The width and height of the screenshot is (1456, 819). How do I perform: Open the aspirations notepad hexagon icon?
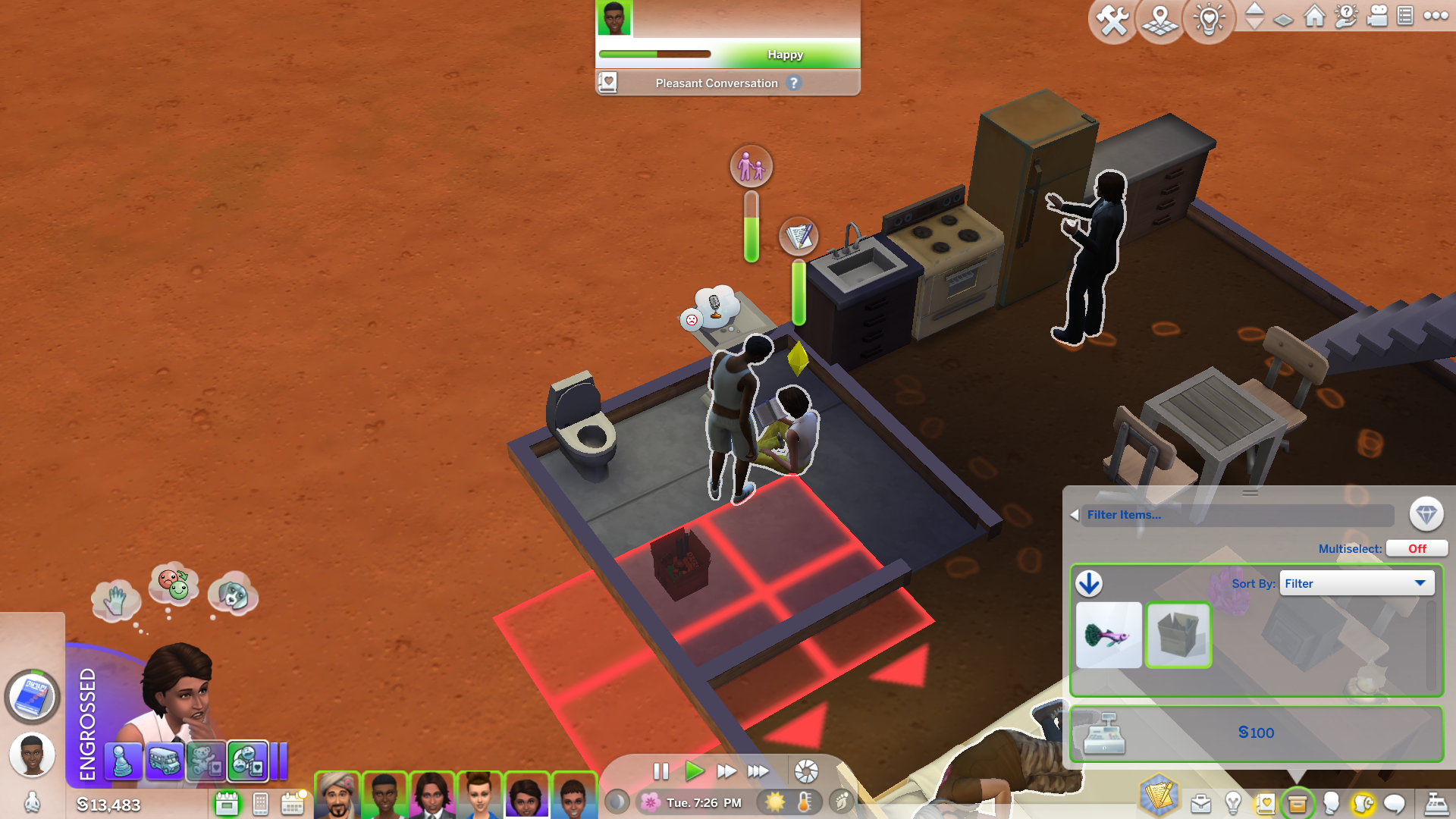click(1158, 795)
